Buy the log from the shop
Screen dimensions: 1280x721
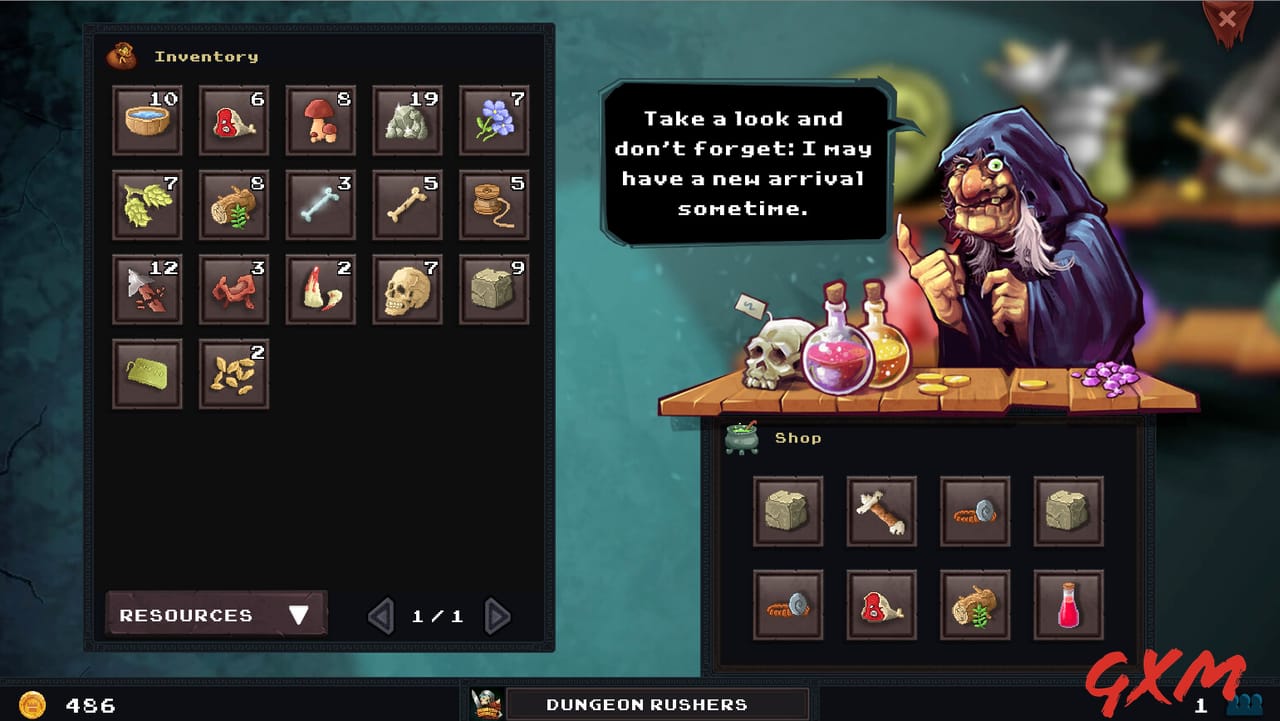pyautogui.click(x=975, y=605)
